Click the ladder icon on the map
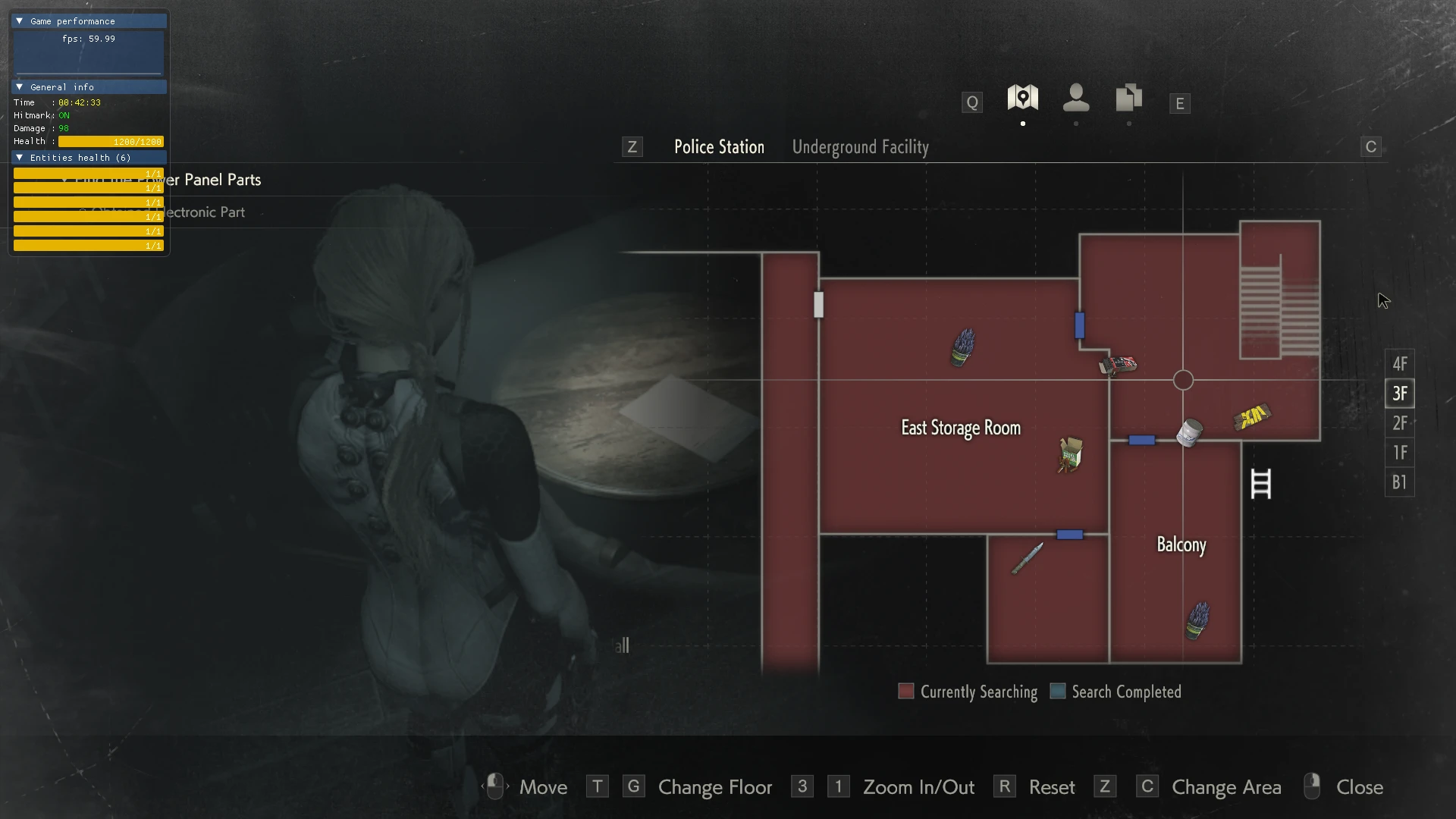Screen dimensions: 1456x819 click(1260, 484)
